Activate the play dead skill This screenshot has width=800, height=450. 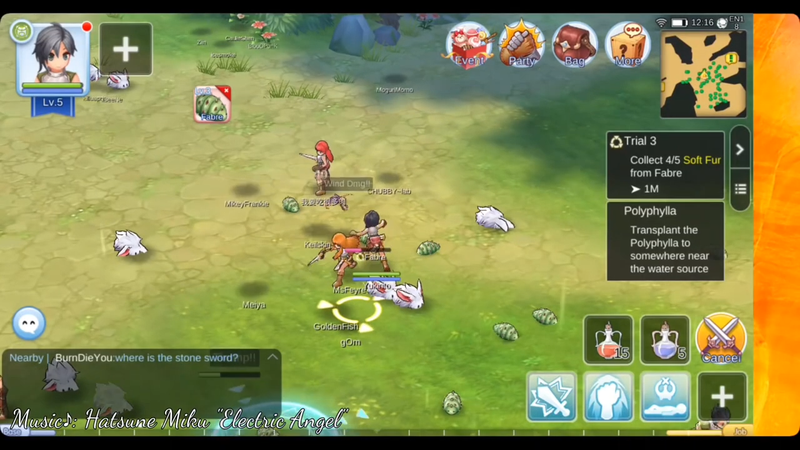[x=664, y=397]
